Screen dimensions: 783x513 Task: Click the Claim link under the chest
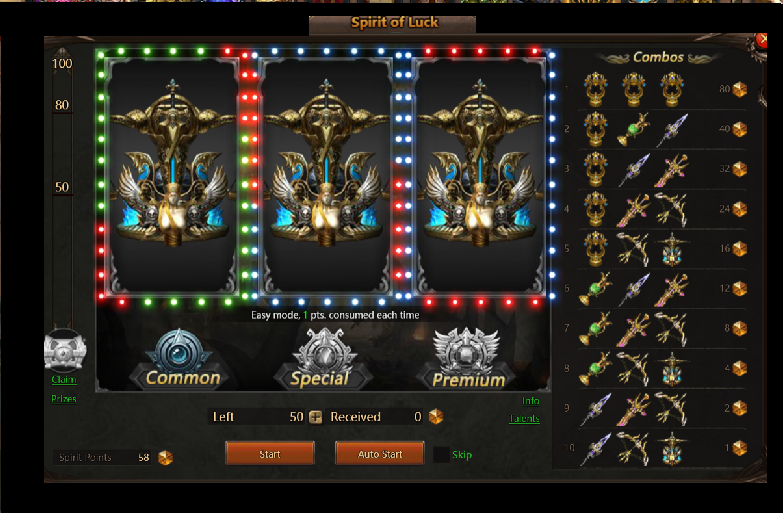pyautogui.click(x=63, y=379)
